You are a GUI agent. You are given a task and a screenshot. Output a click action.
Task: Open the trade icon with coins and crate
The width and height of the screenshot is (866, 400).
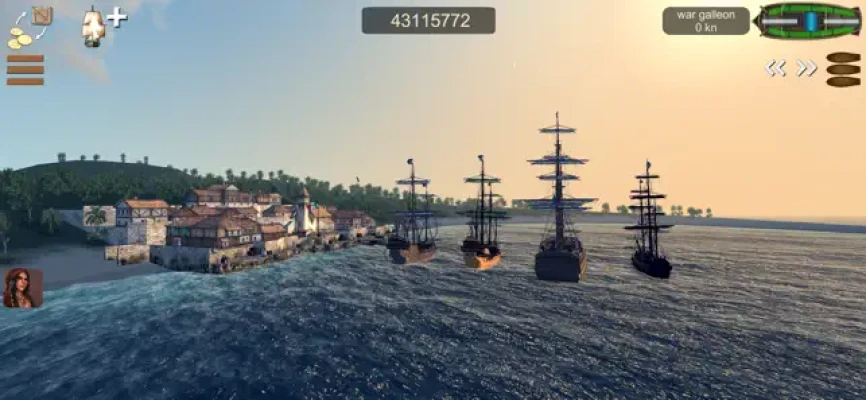pyautogui.click(x=28, y=27)
